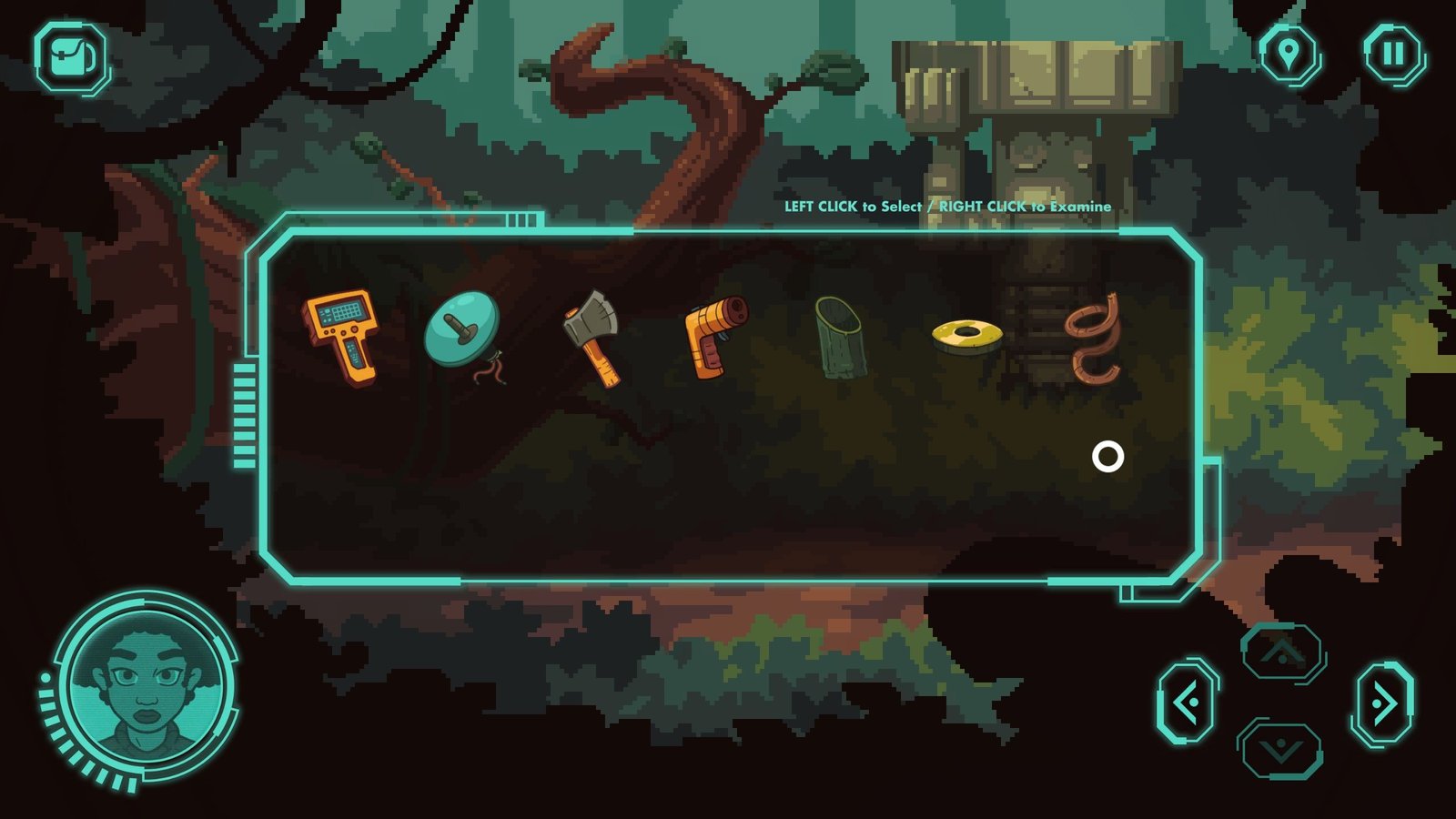This screenshot has width=1456, height=819.
Task: Pause the game
Action: pos(1393,54)
